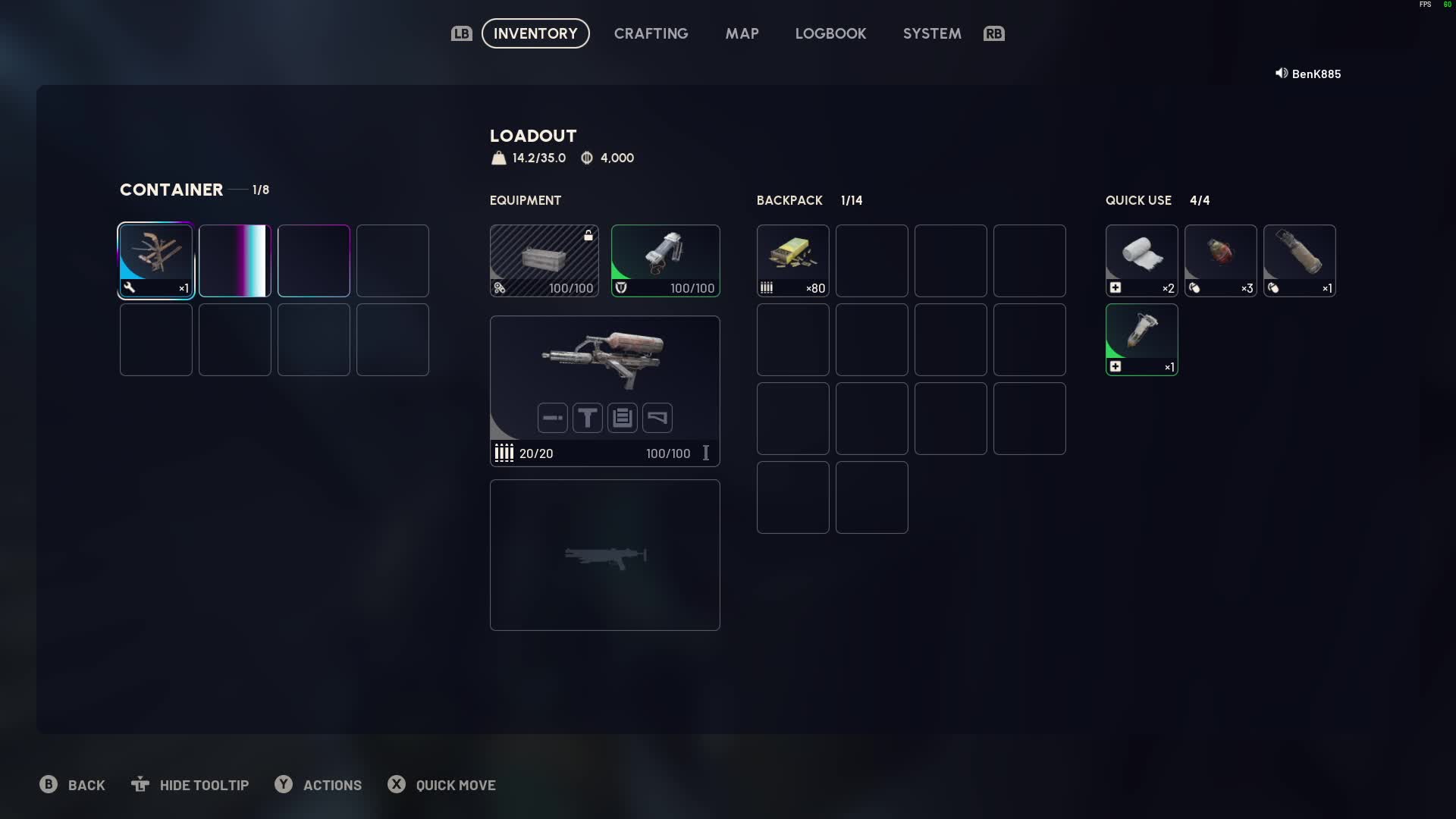Screen dimensions: 1456x819
Task: Select the equipped primary weapon
Action: click(x=604, y=360)
